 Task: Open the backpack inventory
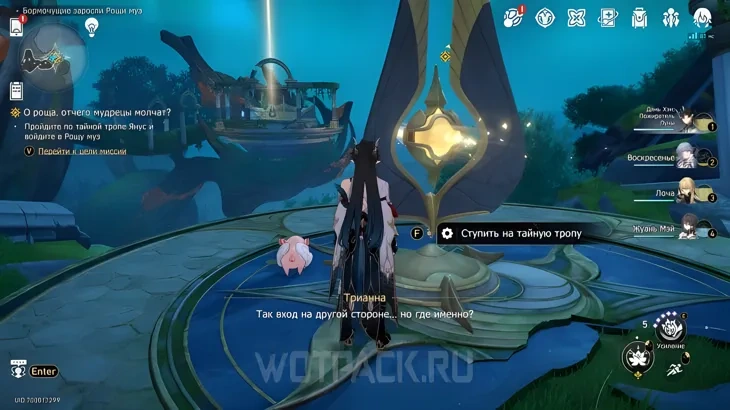(640, 17)
